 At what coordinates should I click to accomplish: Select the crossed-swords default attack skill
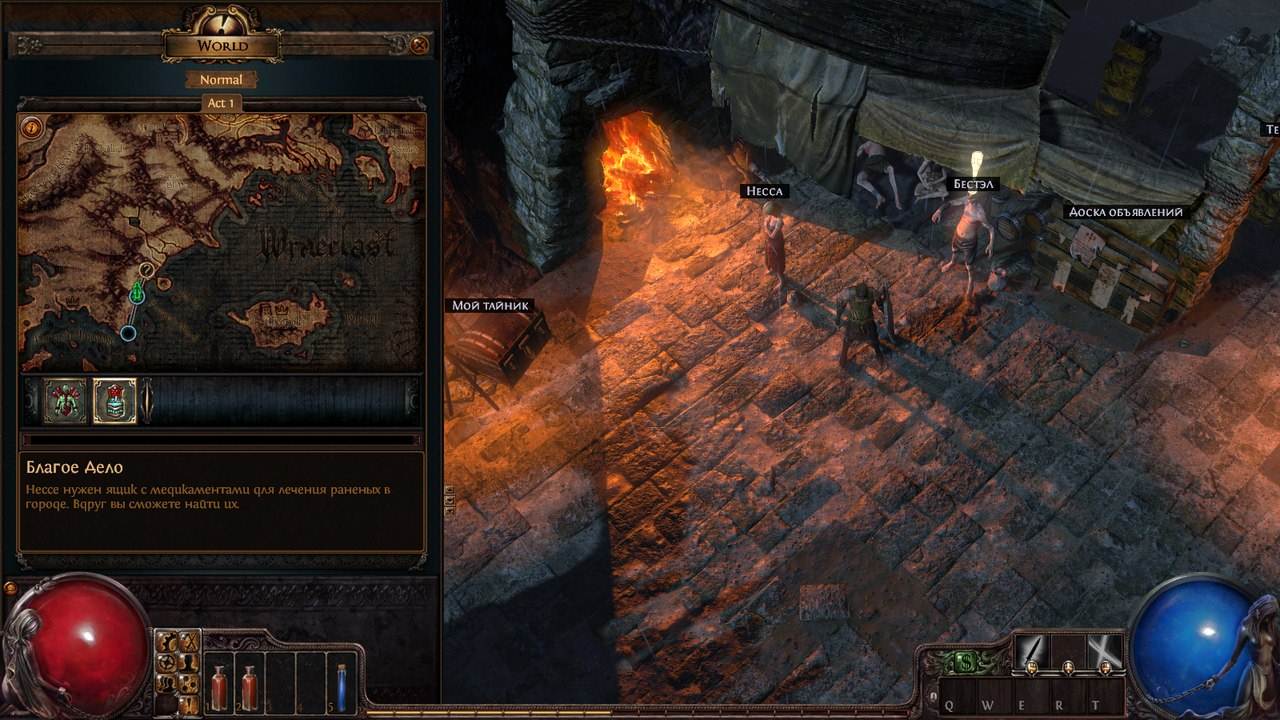point(1106,650)
